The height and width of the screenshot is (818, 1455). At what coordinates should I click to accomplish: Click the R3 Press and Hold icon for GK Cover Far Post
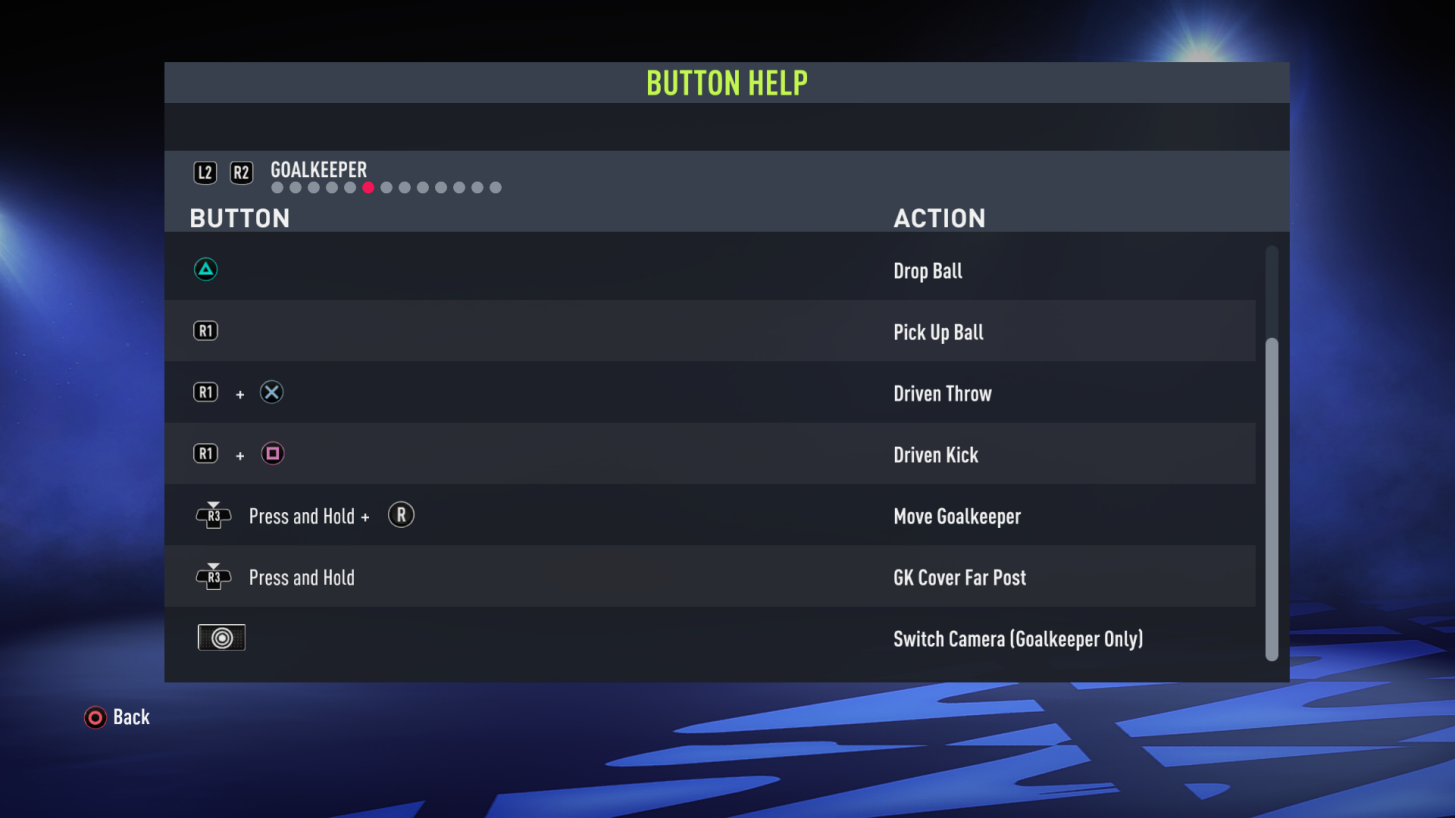[x=213, y=576]
